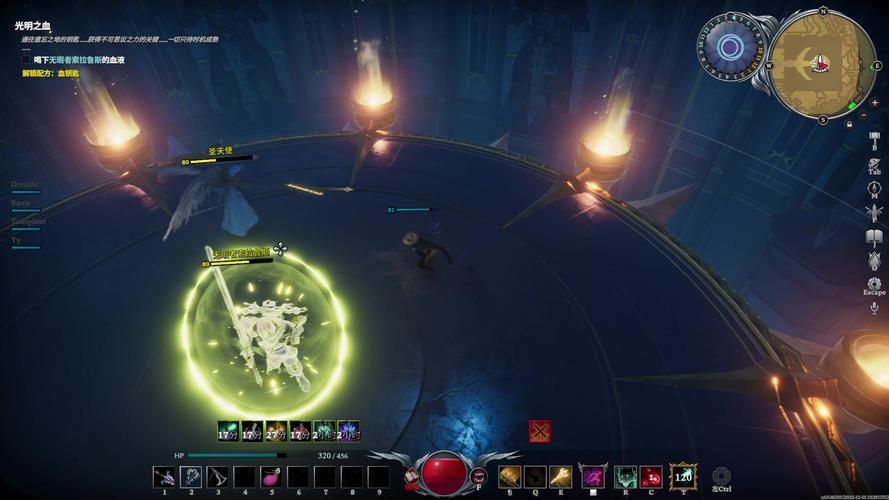
Task: Activate the purple dash ability icon
Action: [x=593, y=477]
